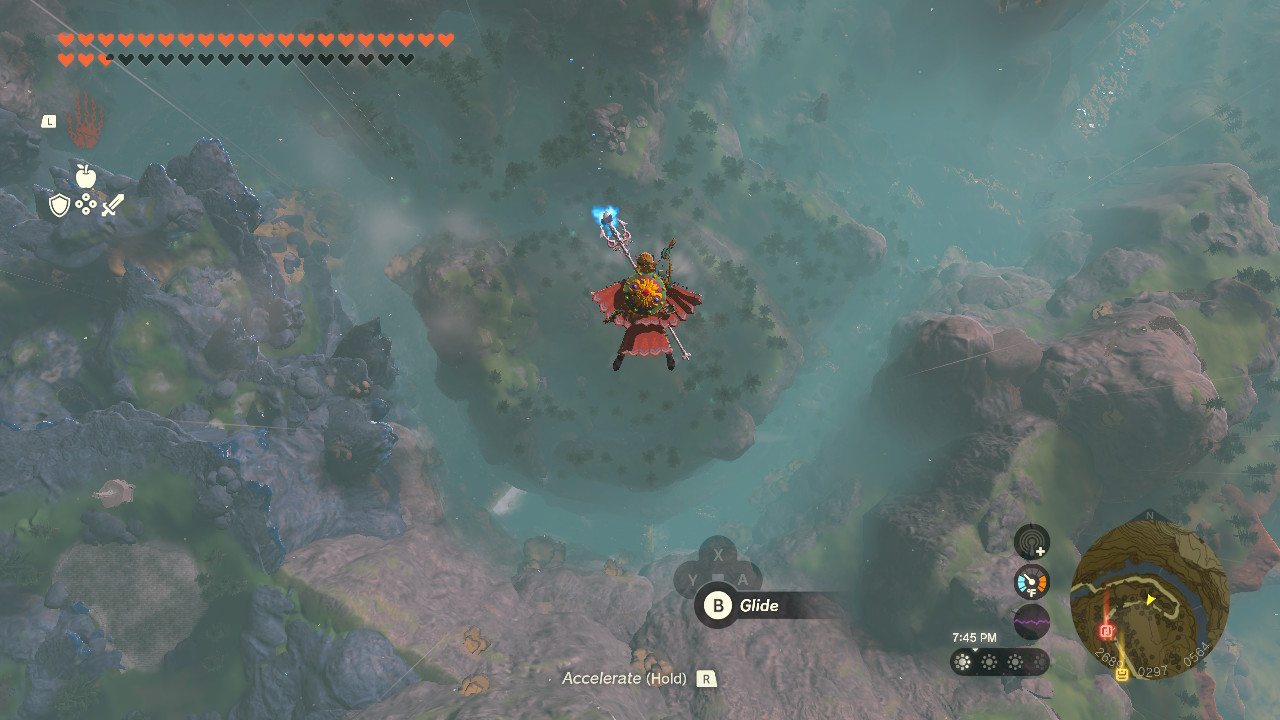Activate the Sensor+ radar icon
The width and height of the screenshot is (1280, 720).
pyautogui.click(x=1031, y=542)
